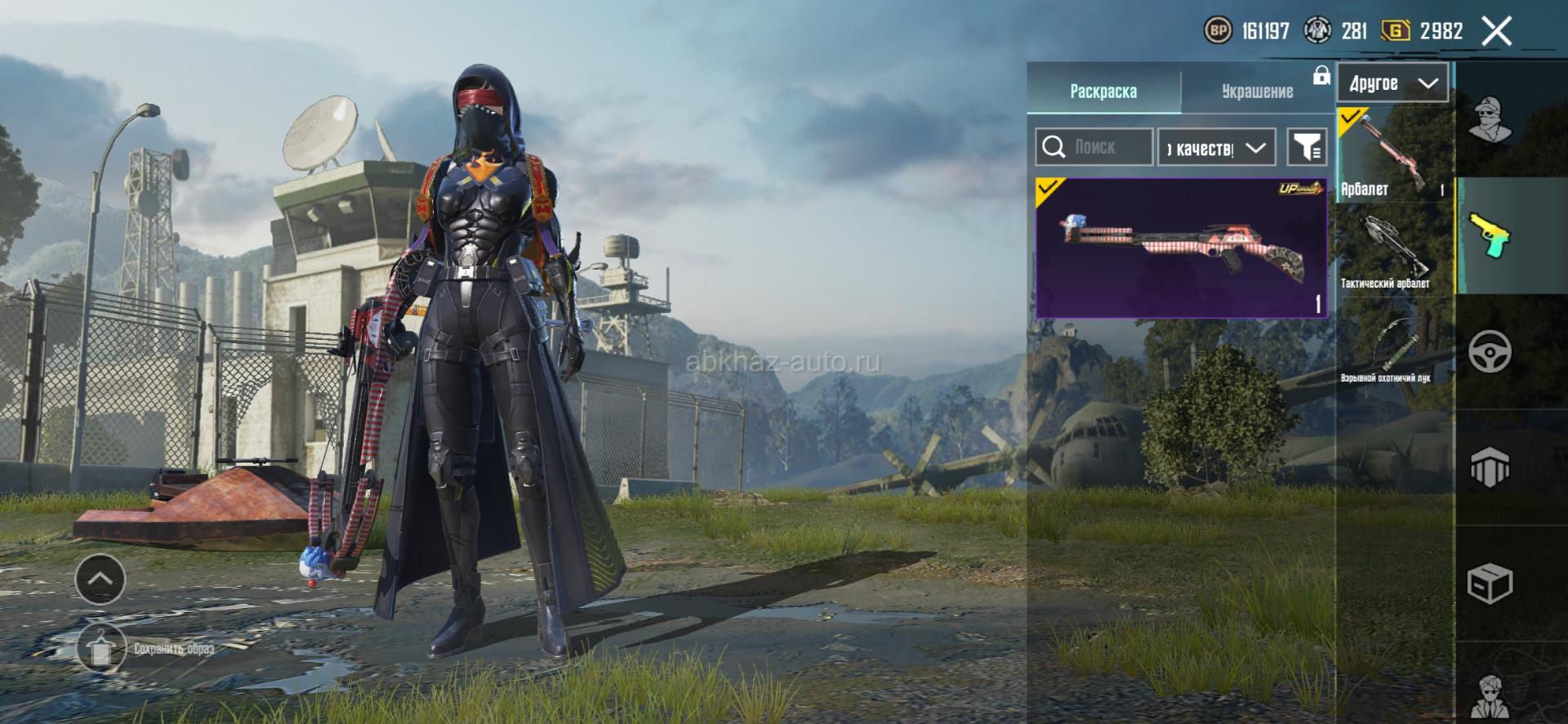
Task: Pick the Взрывной охотничий лук entry
Action: (x=1394, y=347)
